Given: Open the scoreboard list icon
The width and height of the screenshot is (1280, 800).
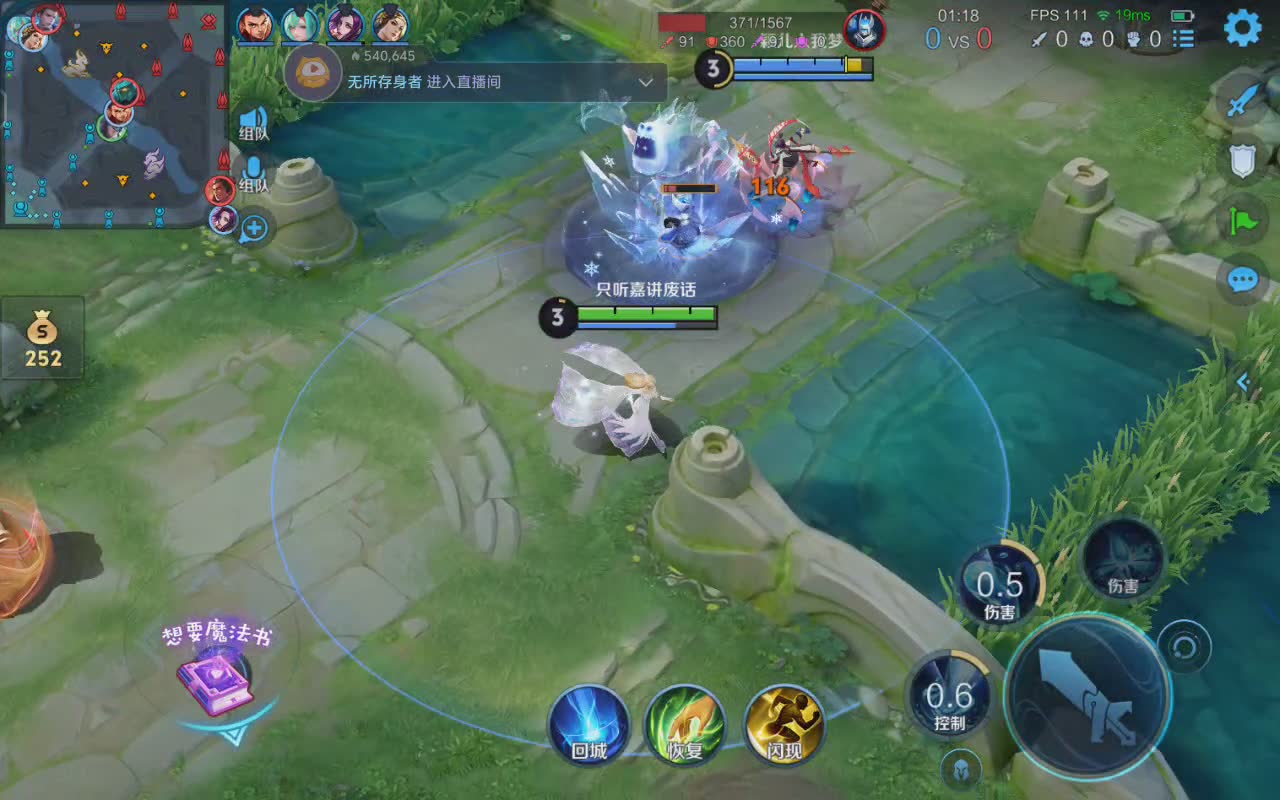Looking at the screenshot, I should click(1184, 39).
